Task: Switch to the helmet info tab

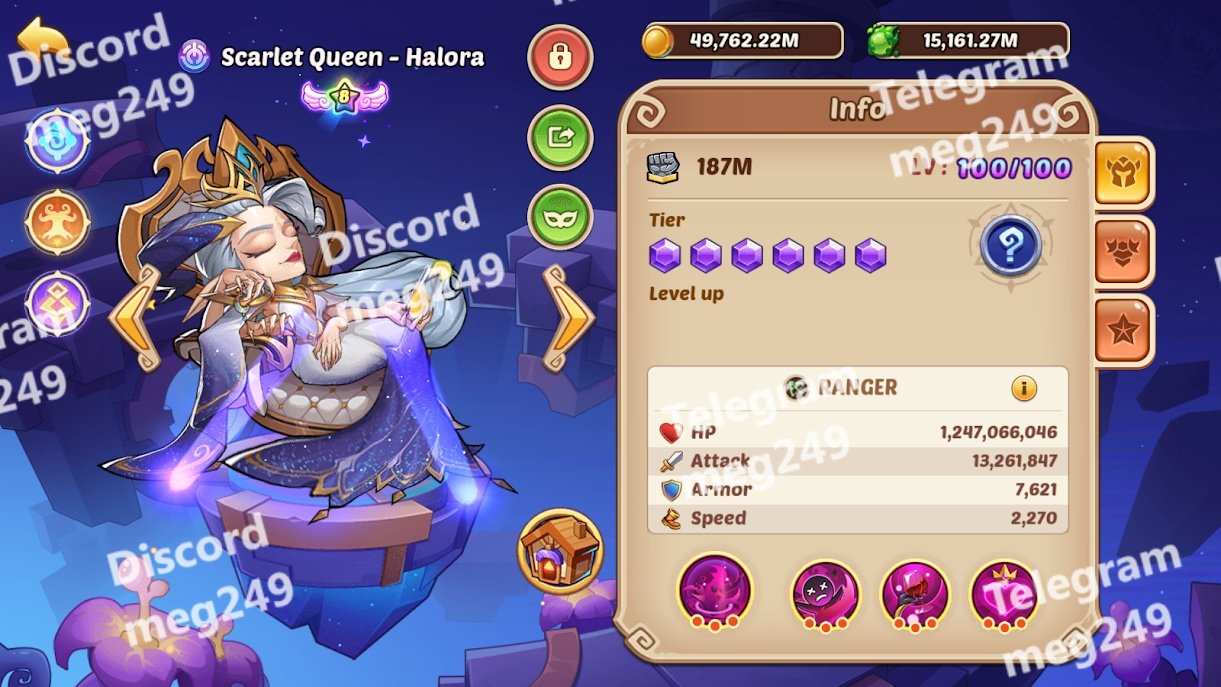Action: (1124, 173)
